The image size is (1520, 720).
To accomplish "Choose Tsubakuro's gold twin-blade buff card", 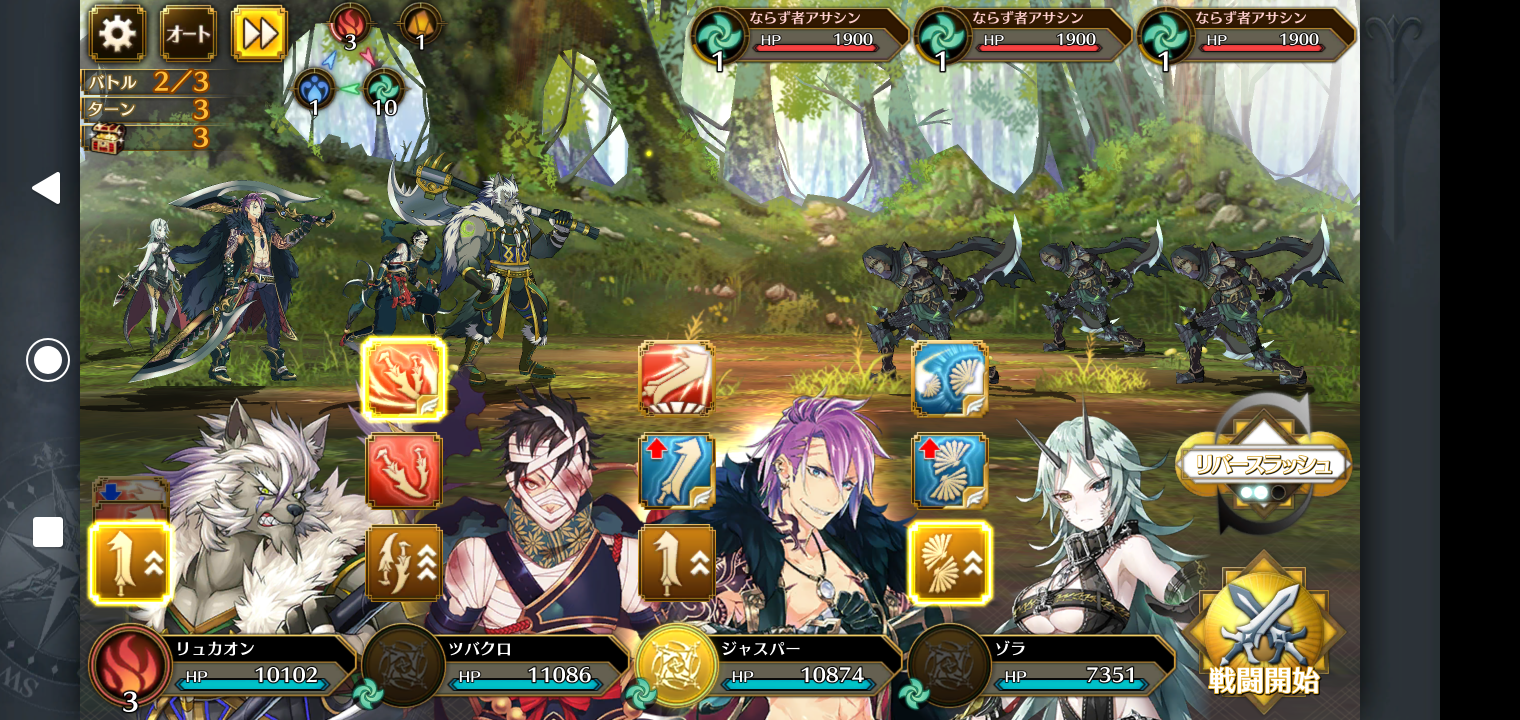I will tap(404, 563).
